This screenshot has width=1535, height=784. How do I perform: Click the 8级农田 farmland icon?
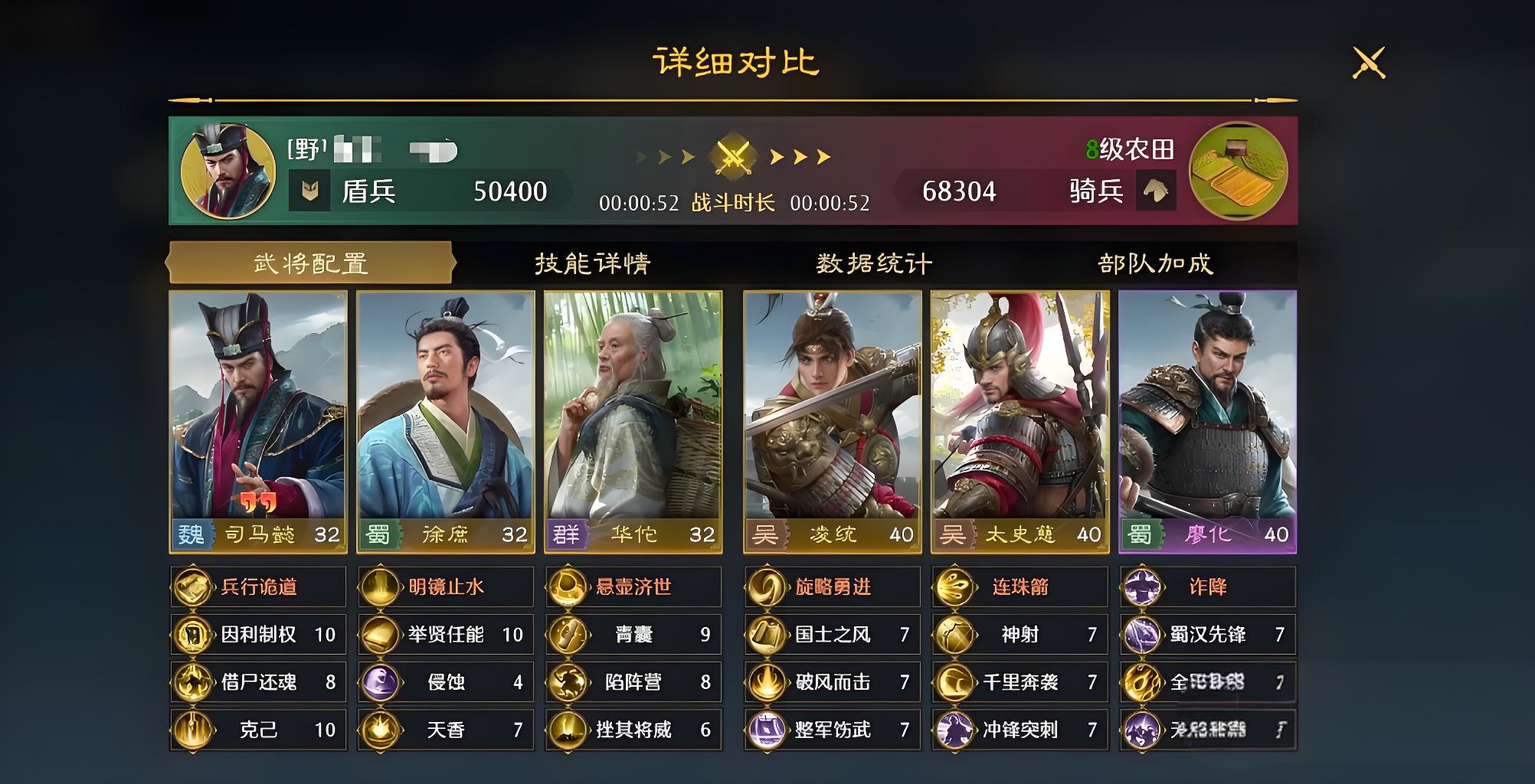click(1238, 171)
